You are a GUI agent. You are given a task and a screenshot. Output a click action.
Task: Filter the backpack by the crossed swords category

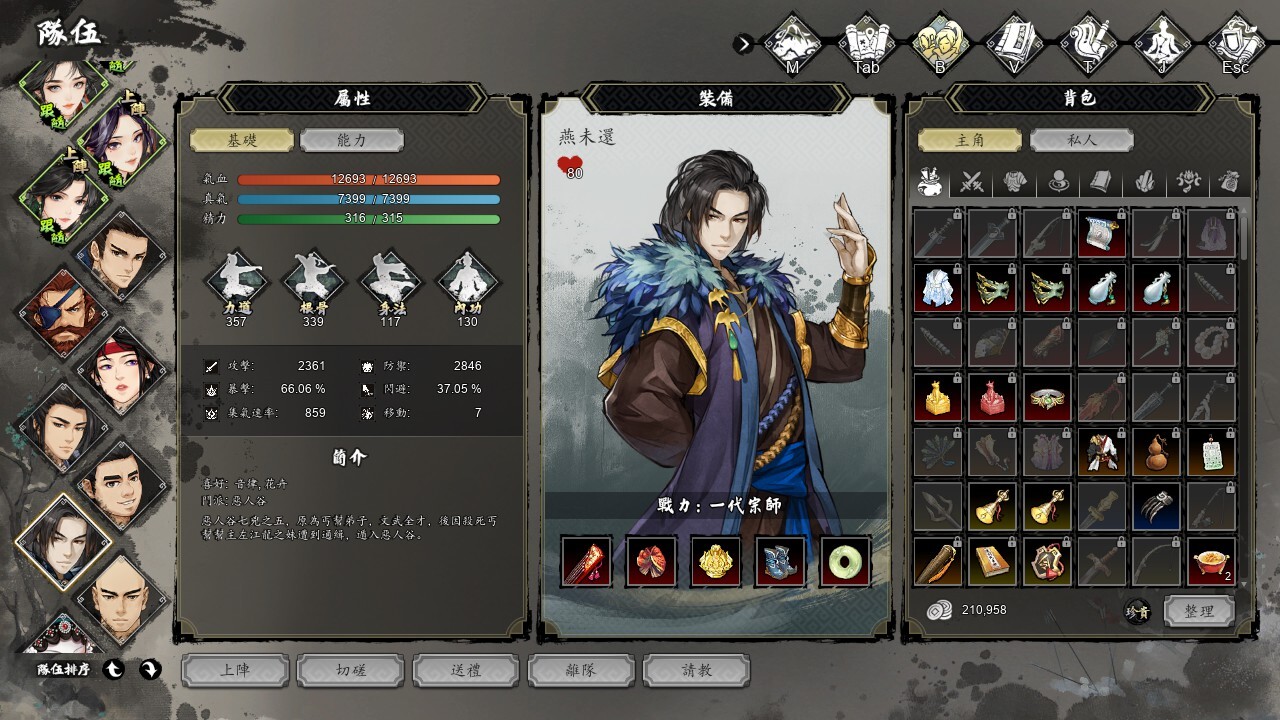(x=973, y=182)
